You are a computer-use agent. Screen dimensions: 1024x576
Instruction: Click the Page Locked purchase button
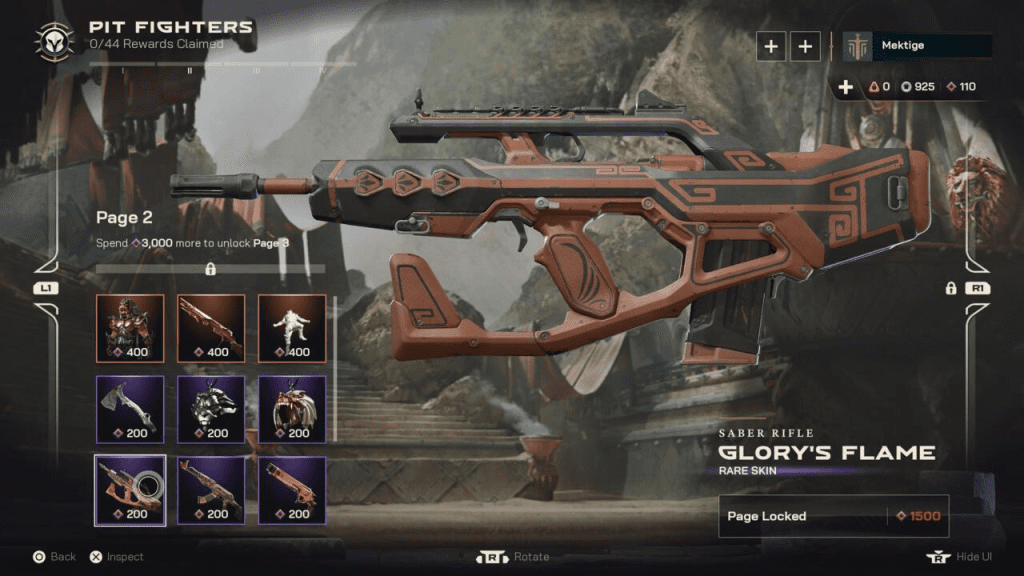833,516
